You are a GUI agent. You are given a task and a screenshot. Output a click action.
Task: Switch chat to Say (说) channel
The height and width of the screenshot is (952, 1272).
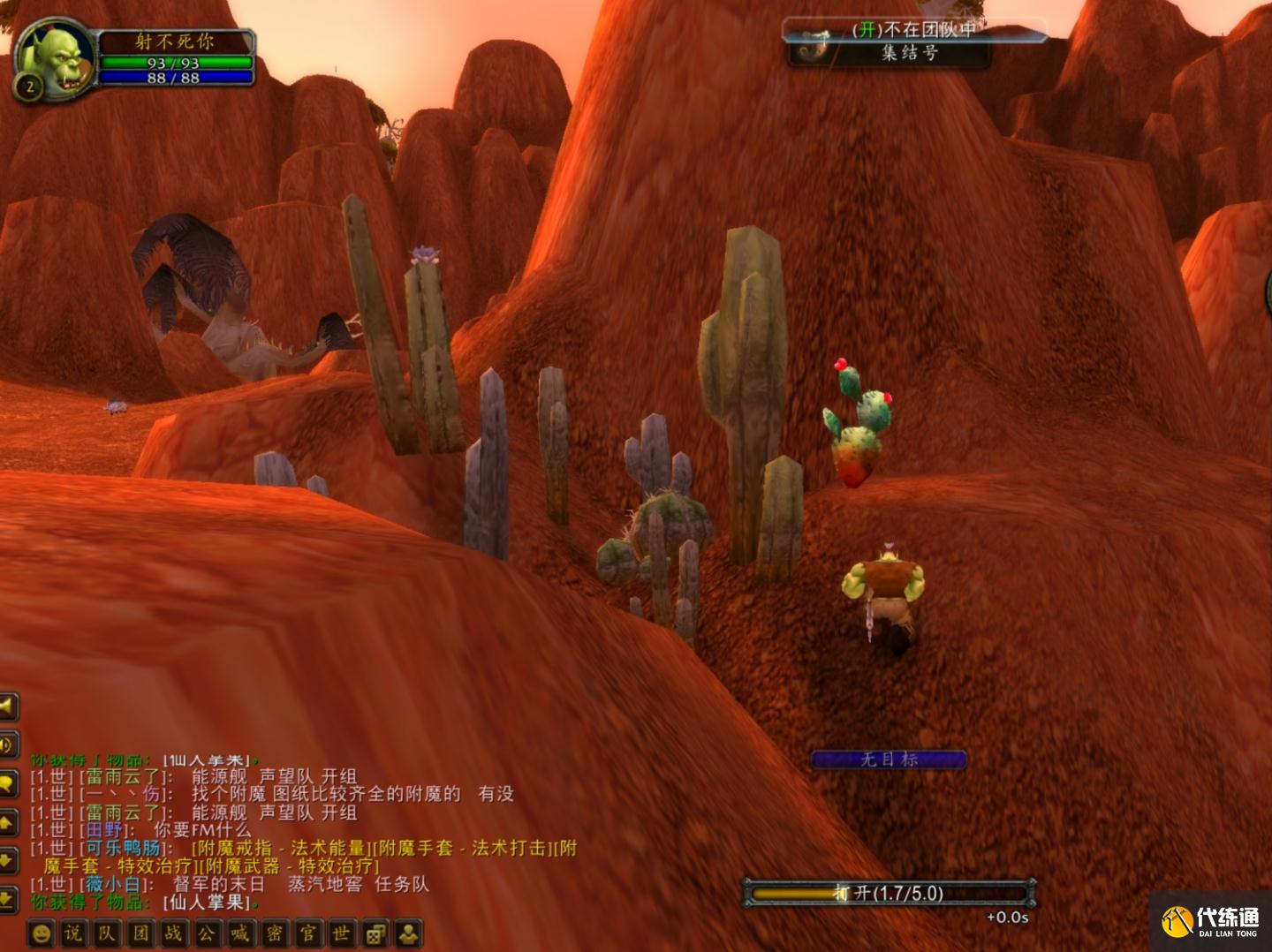(x=73, y=933)
